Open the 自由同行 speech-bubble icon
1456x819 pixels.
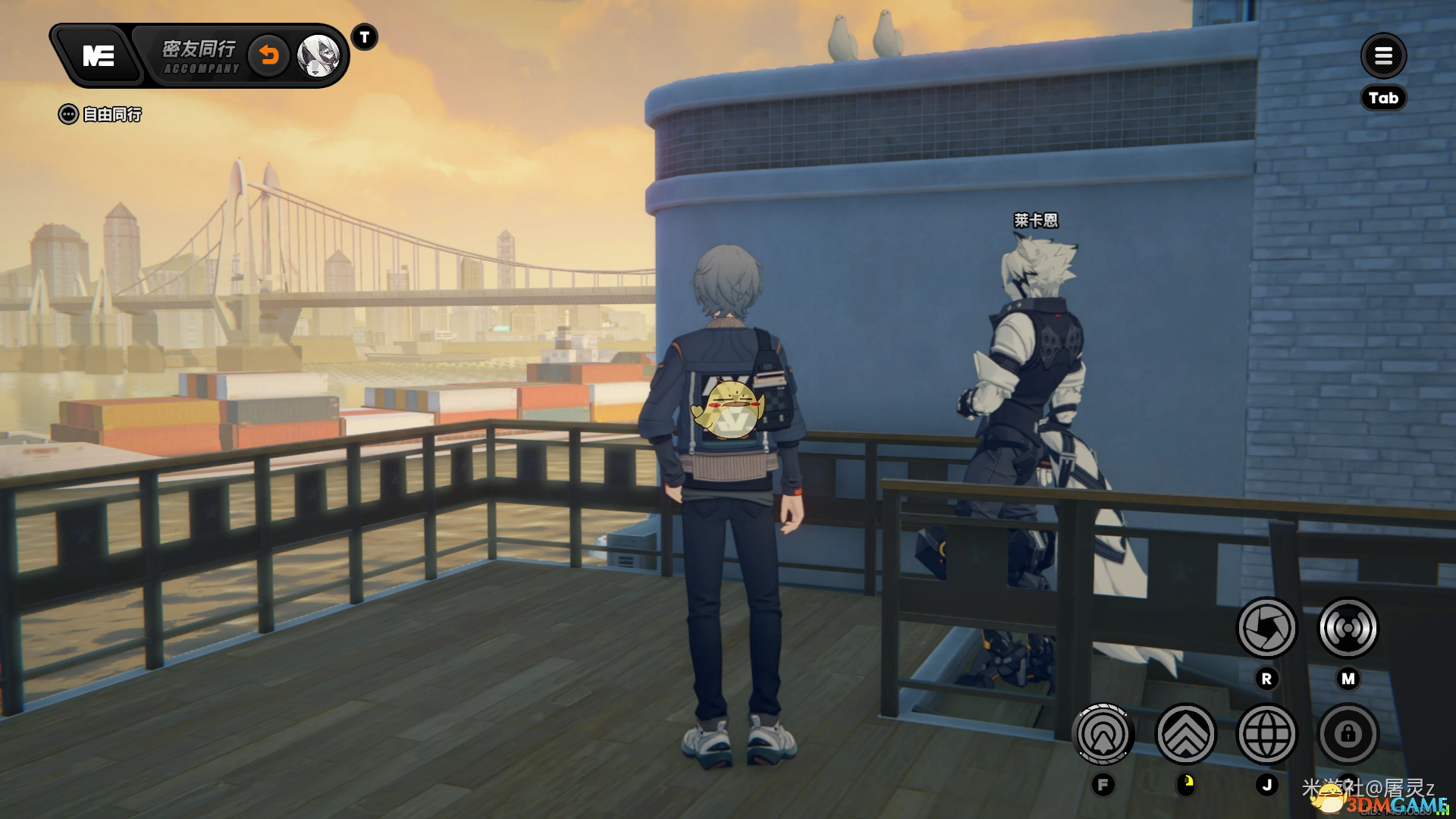point(68,115)
